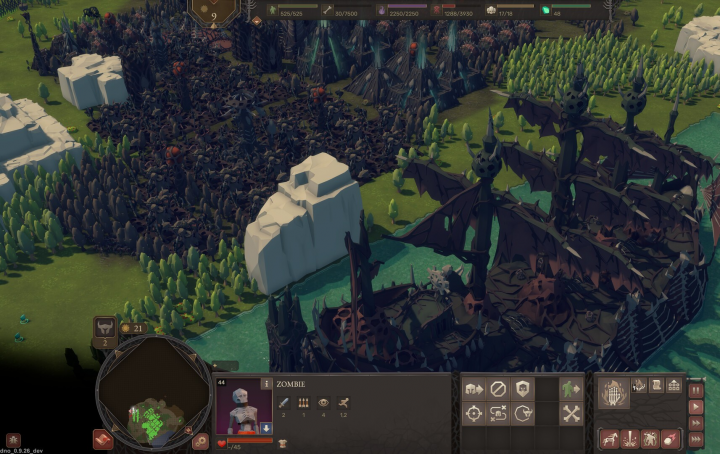Use the crossed bones command
This screenshot has width=720, height=454.
[571, 412]
